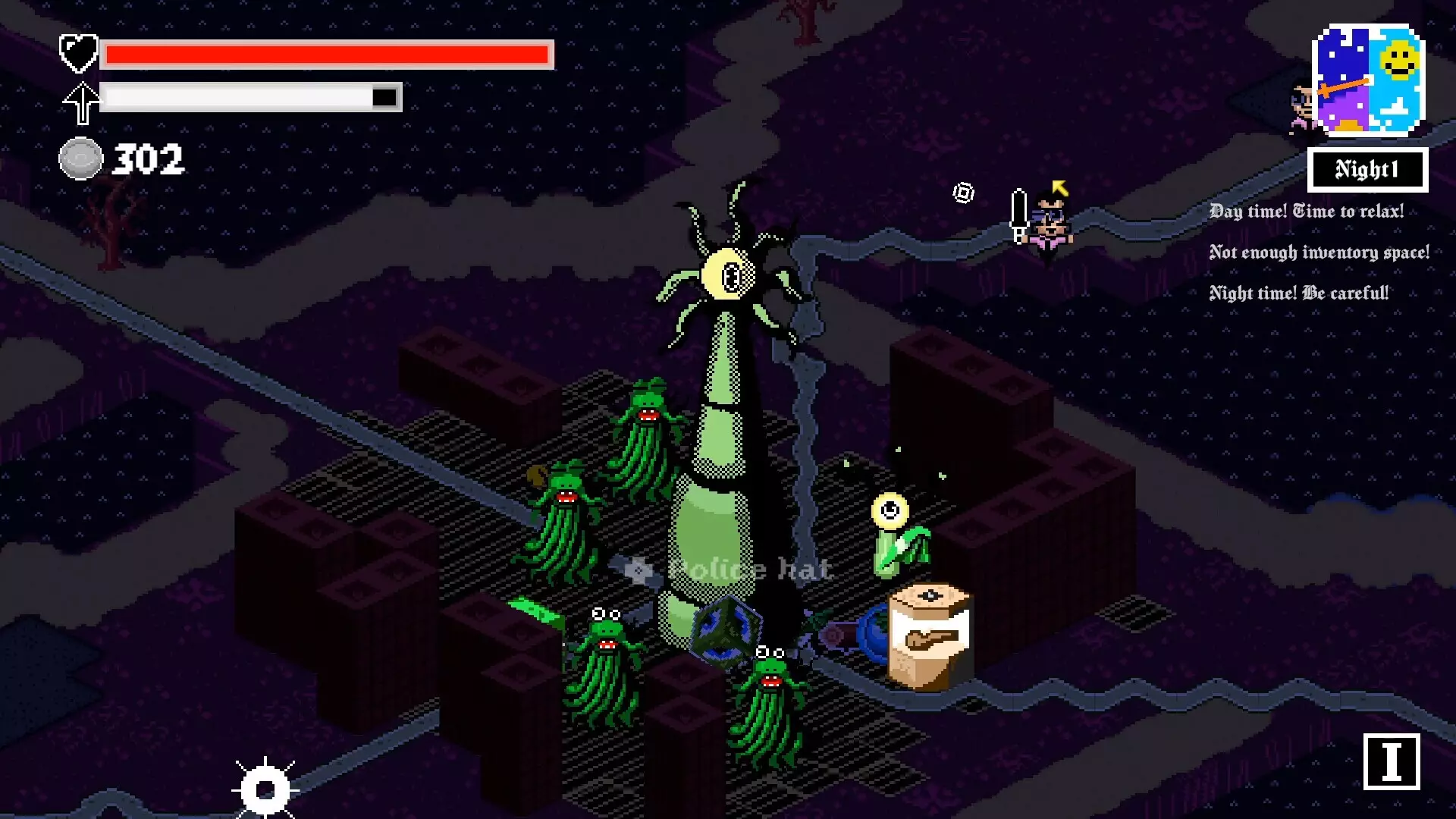Click the "Night 1" counter label
This screenshot has width=1456, height=819.
point(1367,170)
